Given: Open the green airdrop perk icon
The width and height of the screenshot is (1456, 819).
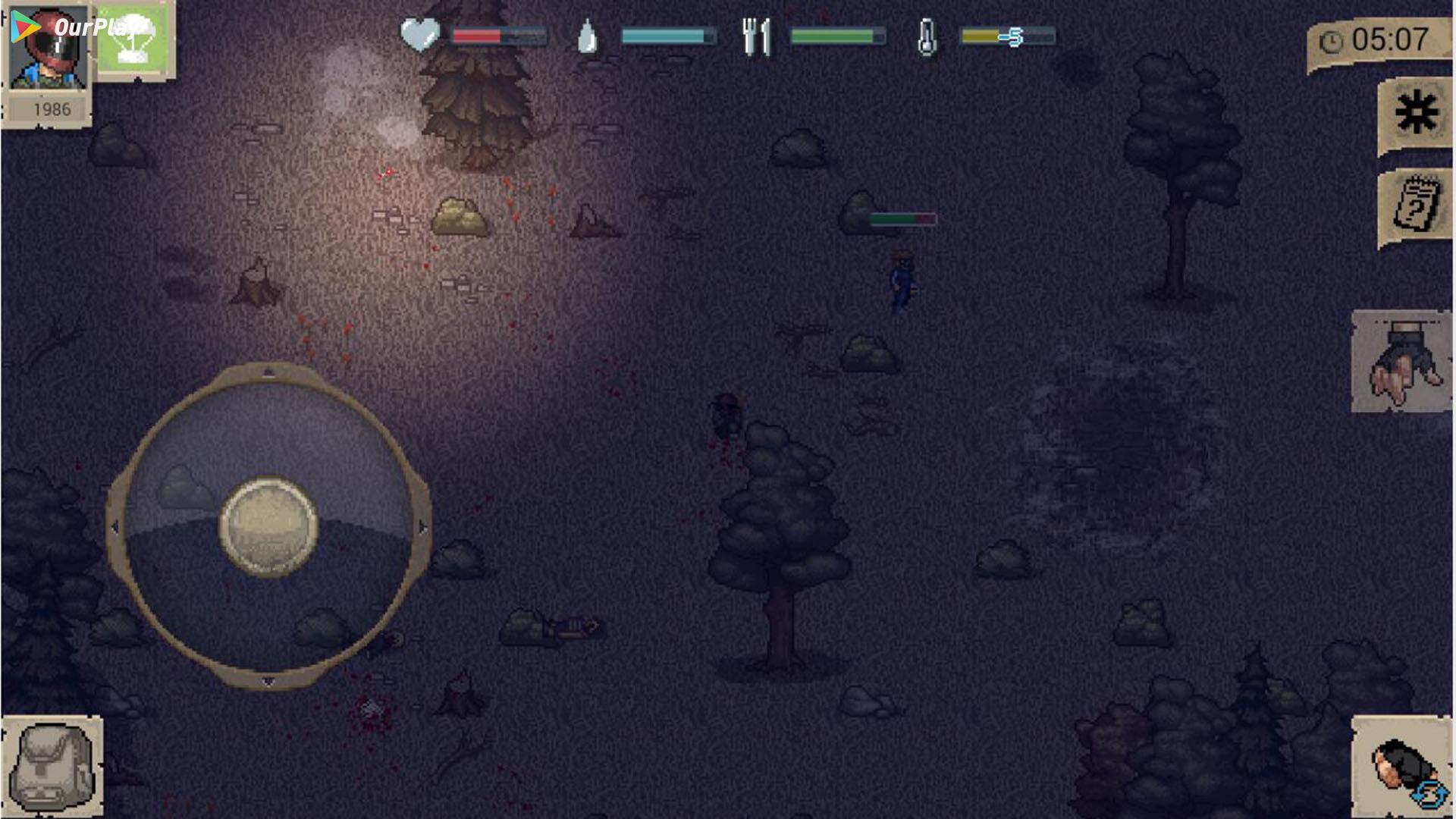Looking at the screenshot, I should click(135, 38).
